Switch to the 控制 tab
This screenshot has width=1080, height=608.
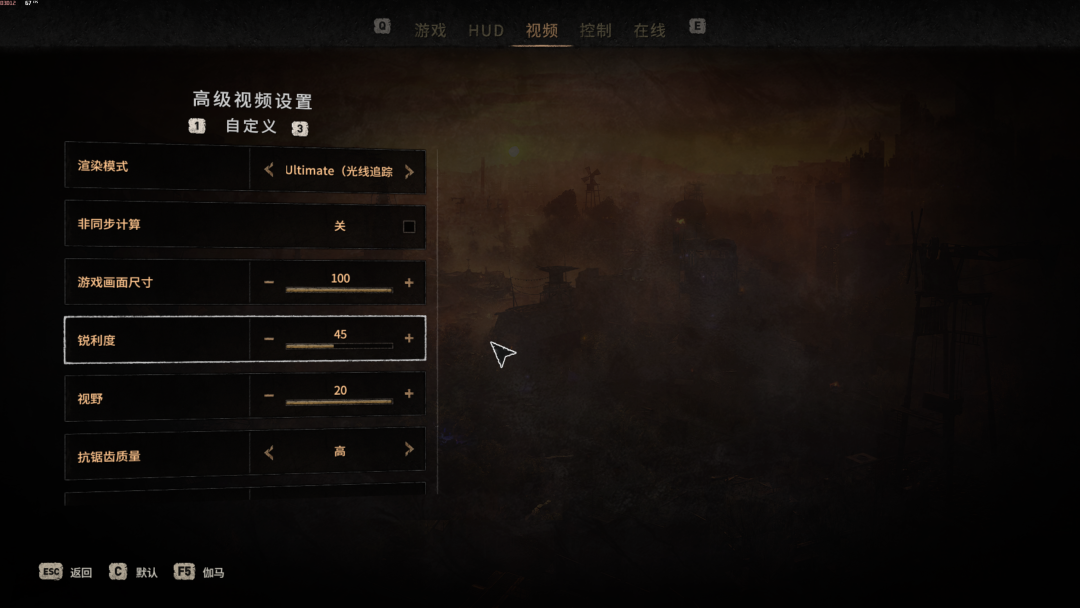(x=595, y=30)
